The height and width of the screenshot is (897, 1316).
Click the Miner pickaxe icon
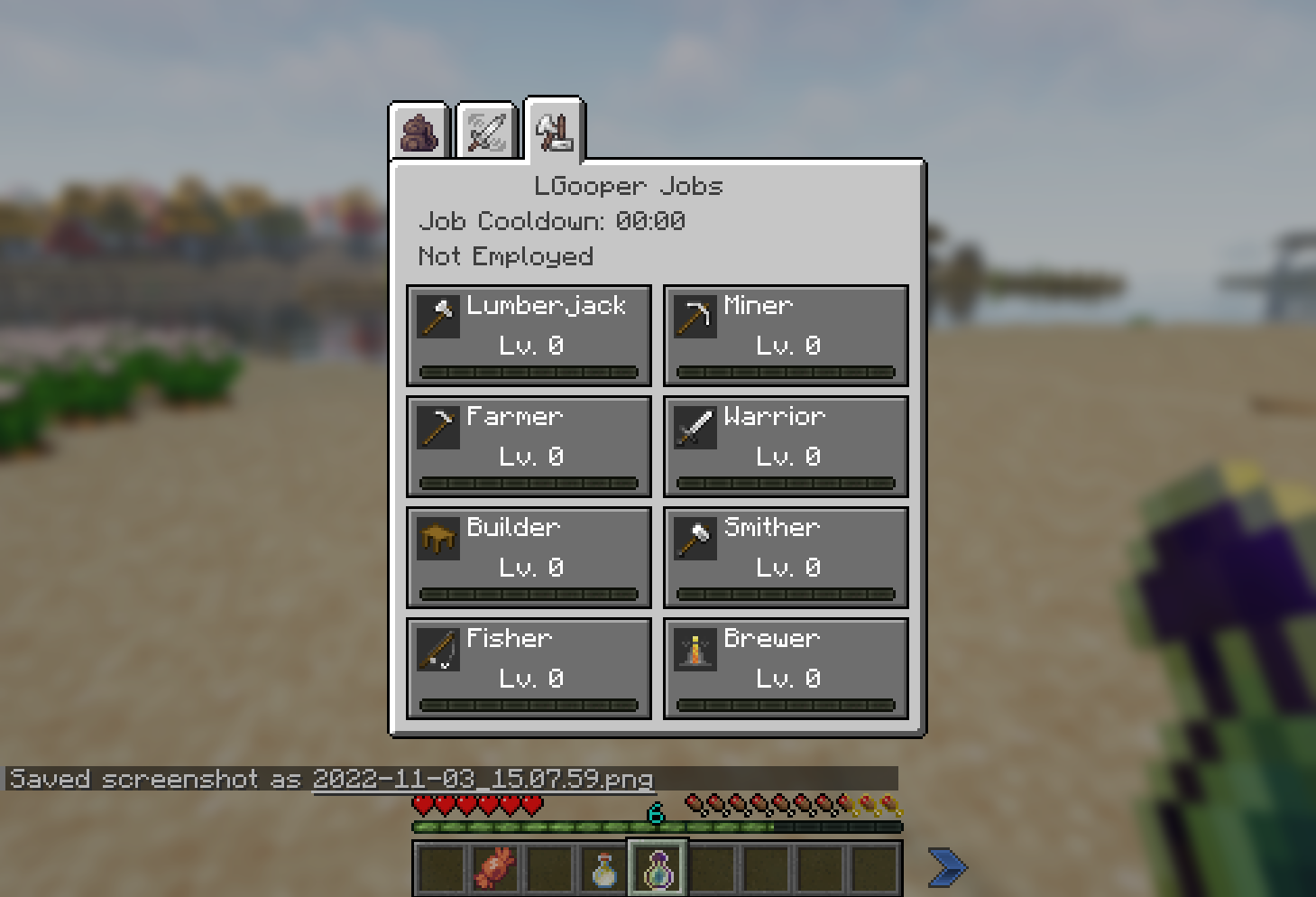(x=695, y=316)
